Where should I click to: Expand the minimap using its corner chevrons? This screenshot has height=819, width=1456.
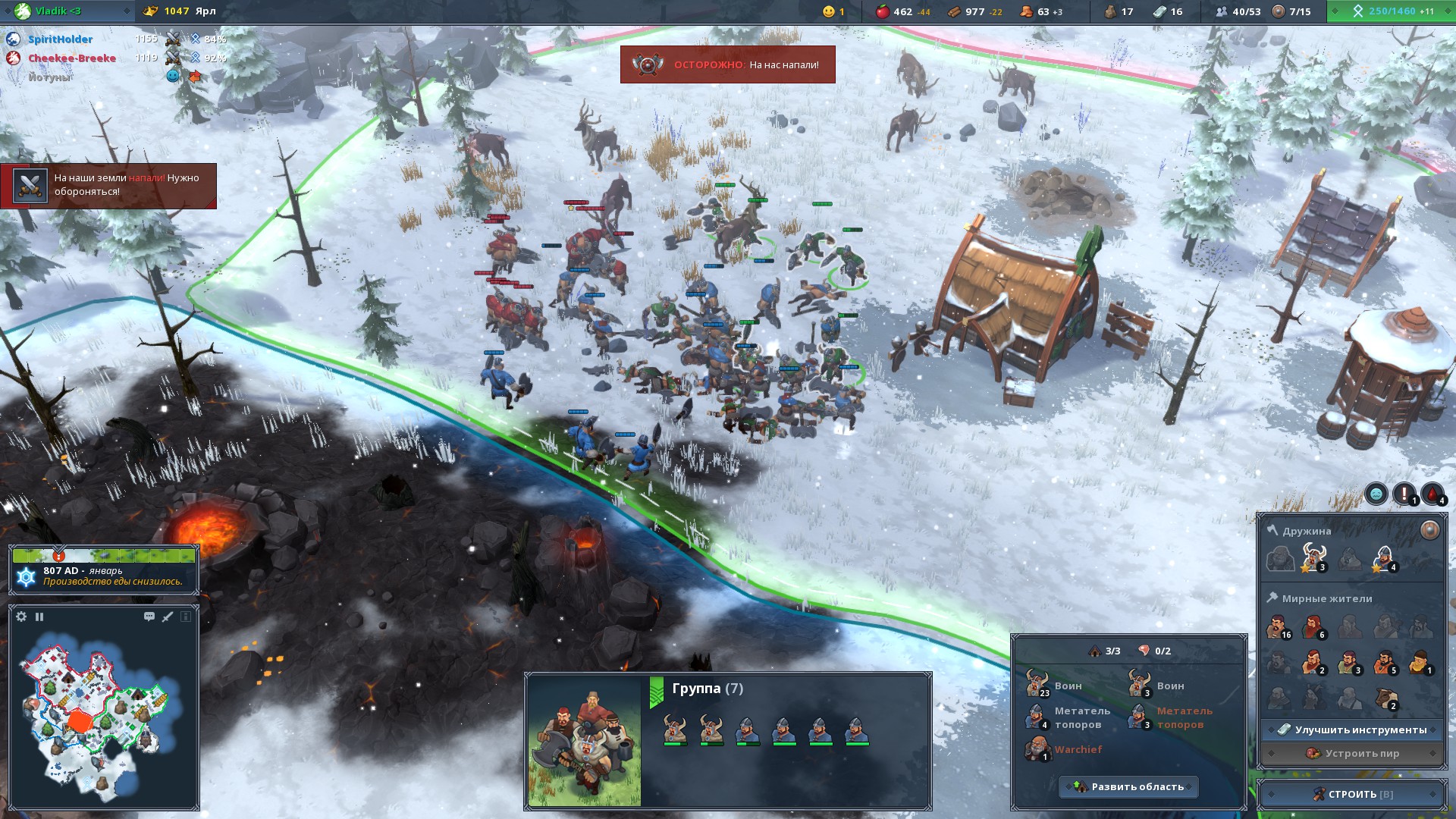click(x=13, y=607)
